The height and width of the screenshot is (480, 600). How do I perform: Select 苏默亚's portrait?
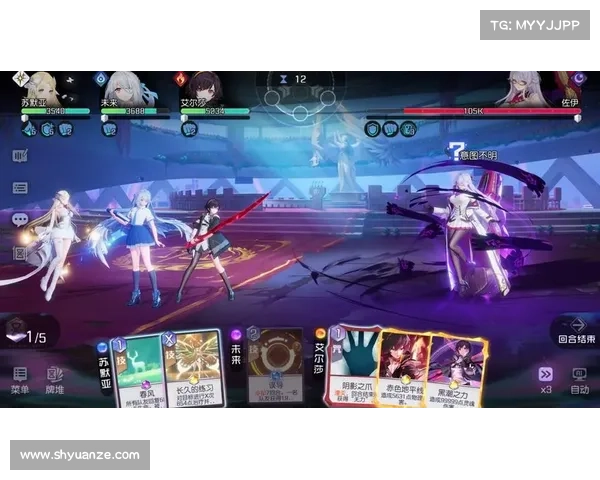click(x=42, y=86)
